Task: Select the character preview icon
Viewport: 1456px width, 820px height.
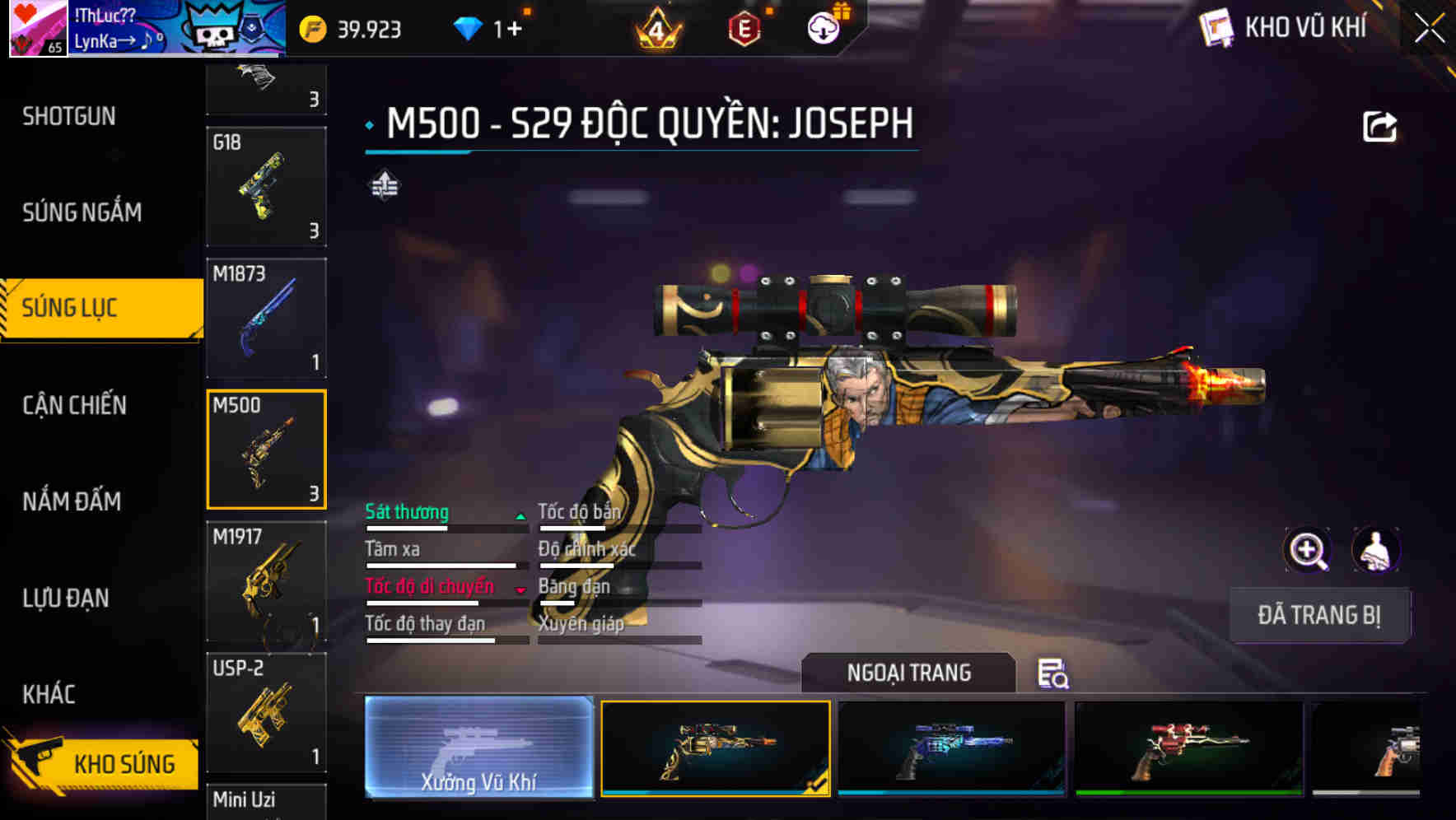Action: click(1375, 550)
